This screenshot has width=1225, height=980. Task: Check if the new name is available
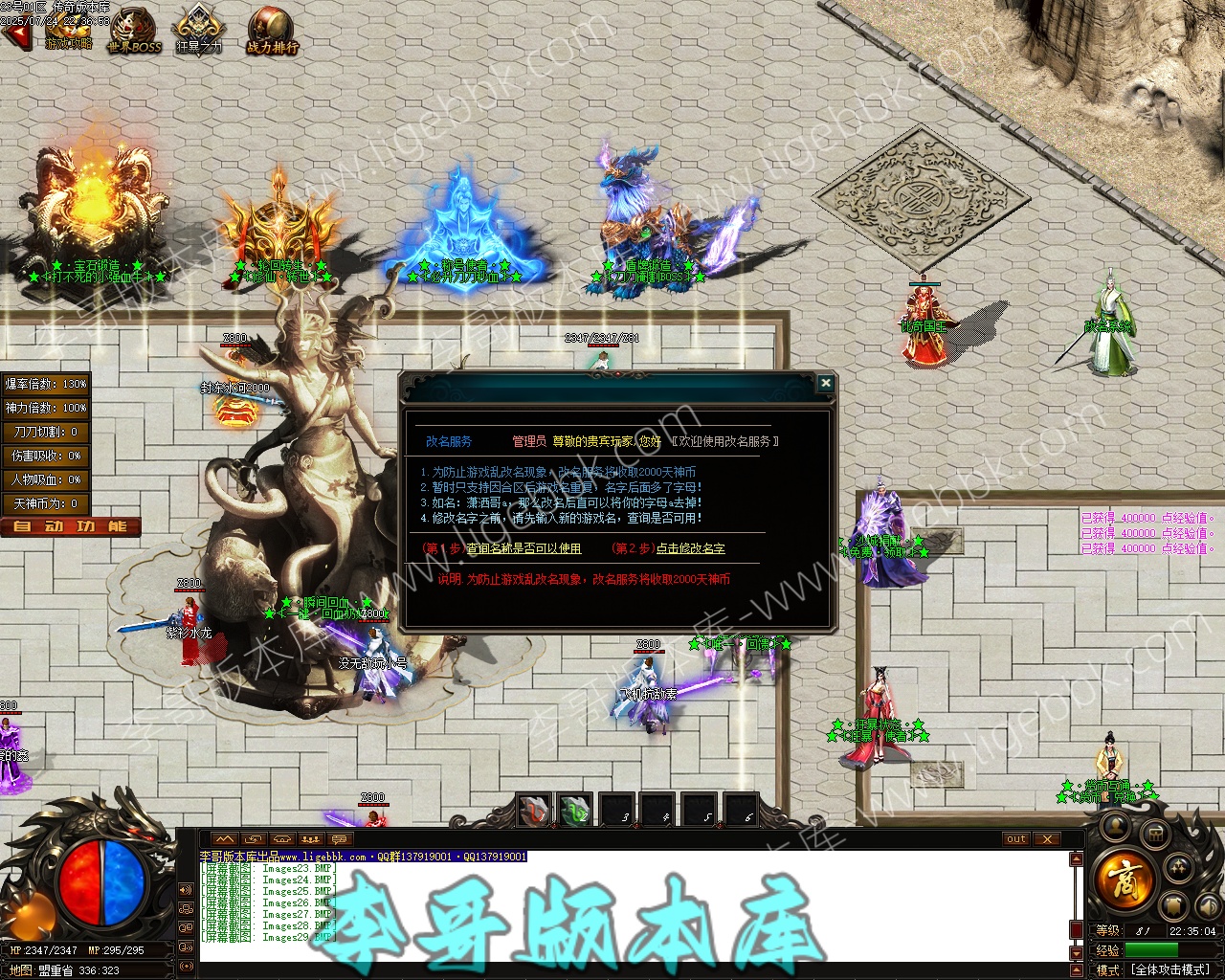[523, 548]
